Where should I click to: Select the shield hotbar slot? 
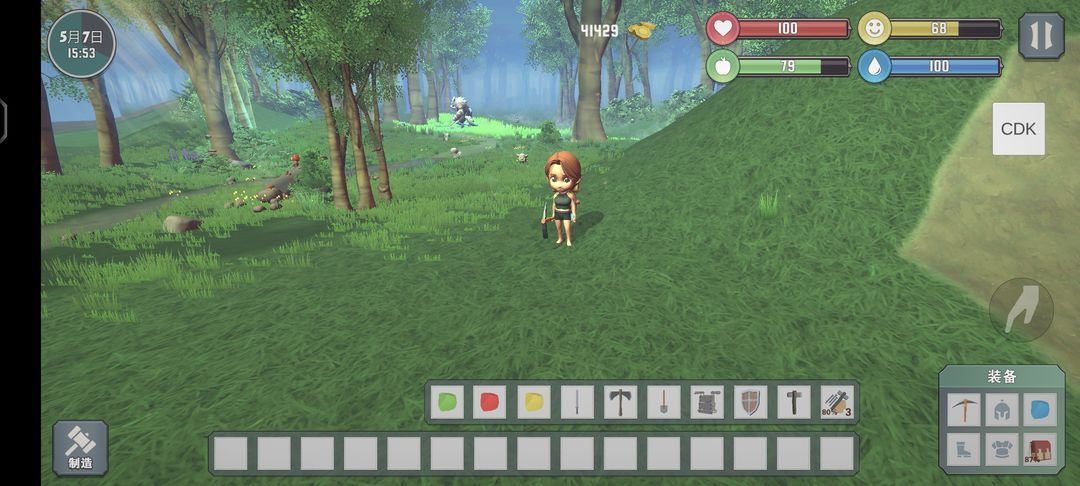click(750, 402)
